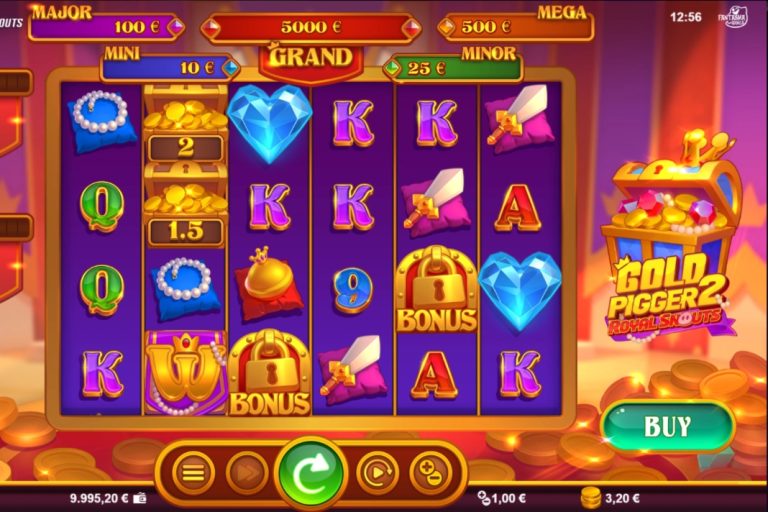Open the coin bet adjustment button
The height and width of the screenshot is (512, 768).
430,473
